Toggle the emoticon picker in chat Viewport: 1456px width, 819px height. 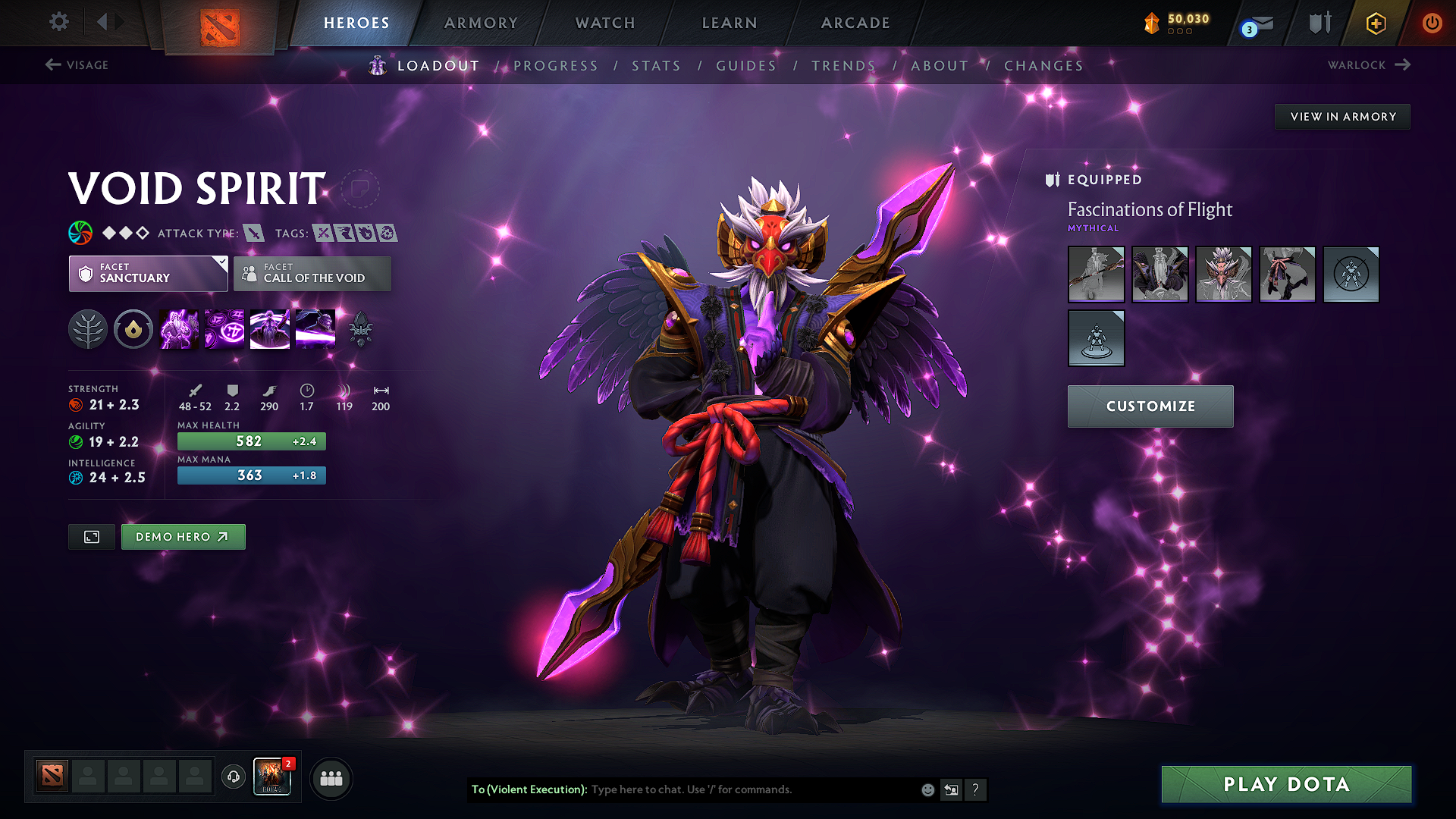tap(927, 789)
